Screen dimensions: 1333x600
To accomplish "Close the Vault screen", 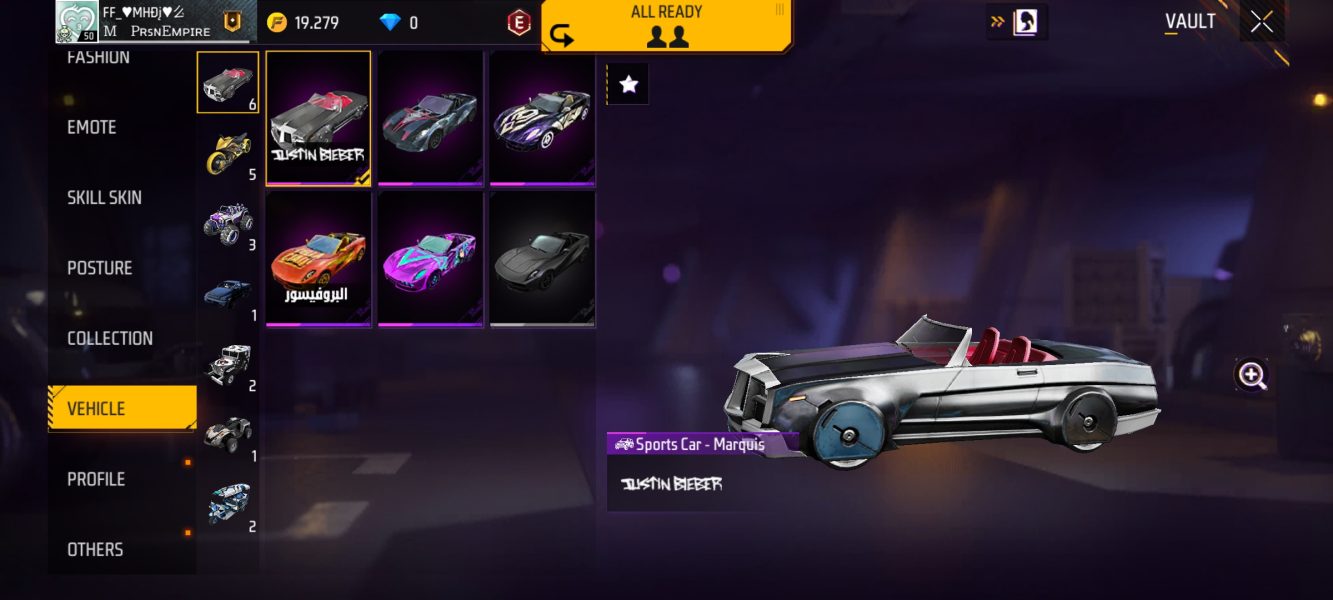I will click(x=1262, y=21).
